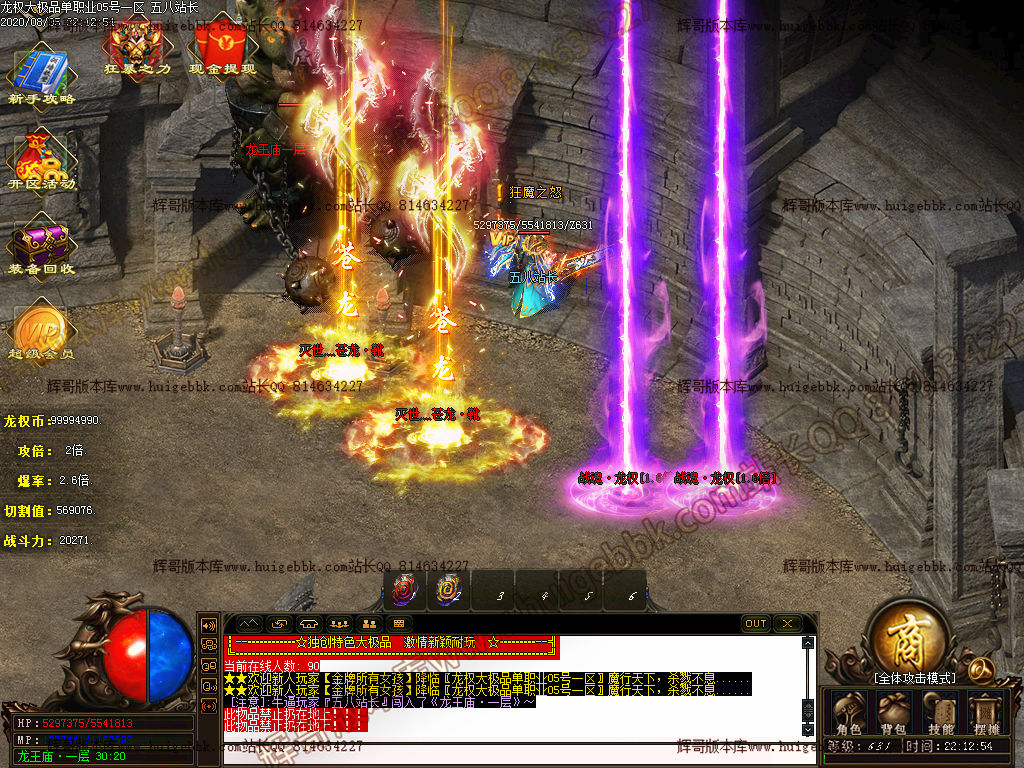Open the 装备回收 equipment recycle chest
Image resolution: width=1024 pixels, height=768 pixels.
41,244
